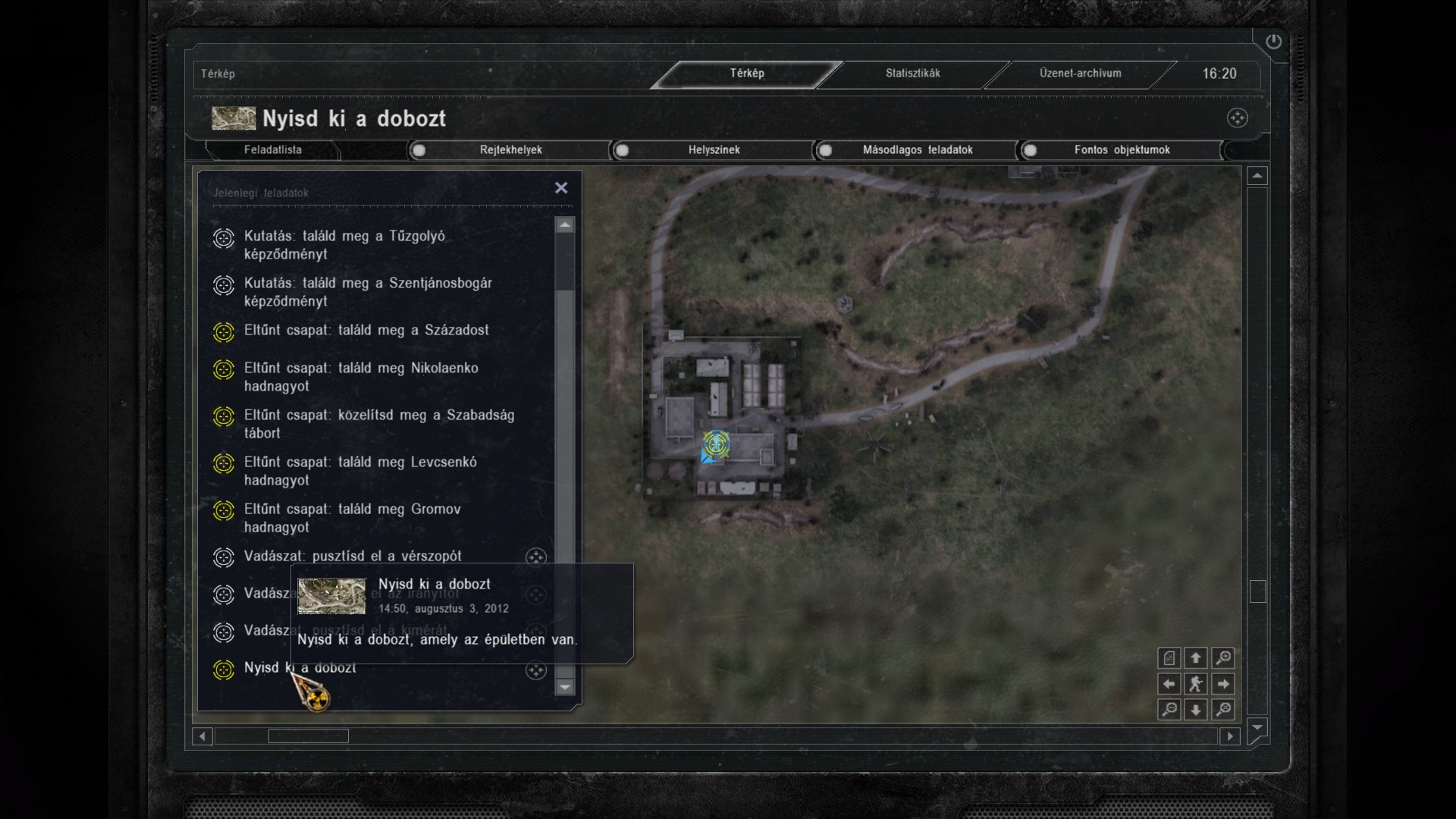Open the Feladatlista button

273,150
